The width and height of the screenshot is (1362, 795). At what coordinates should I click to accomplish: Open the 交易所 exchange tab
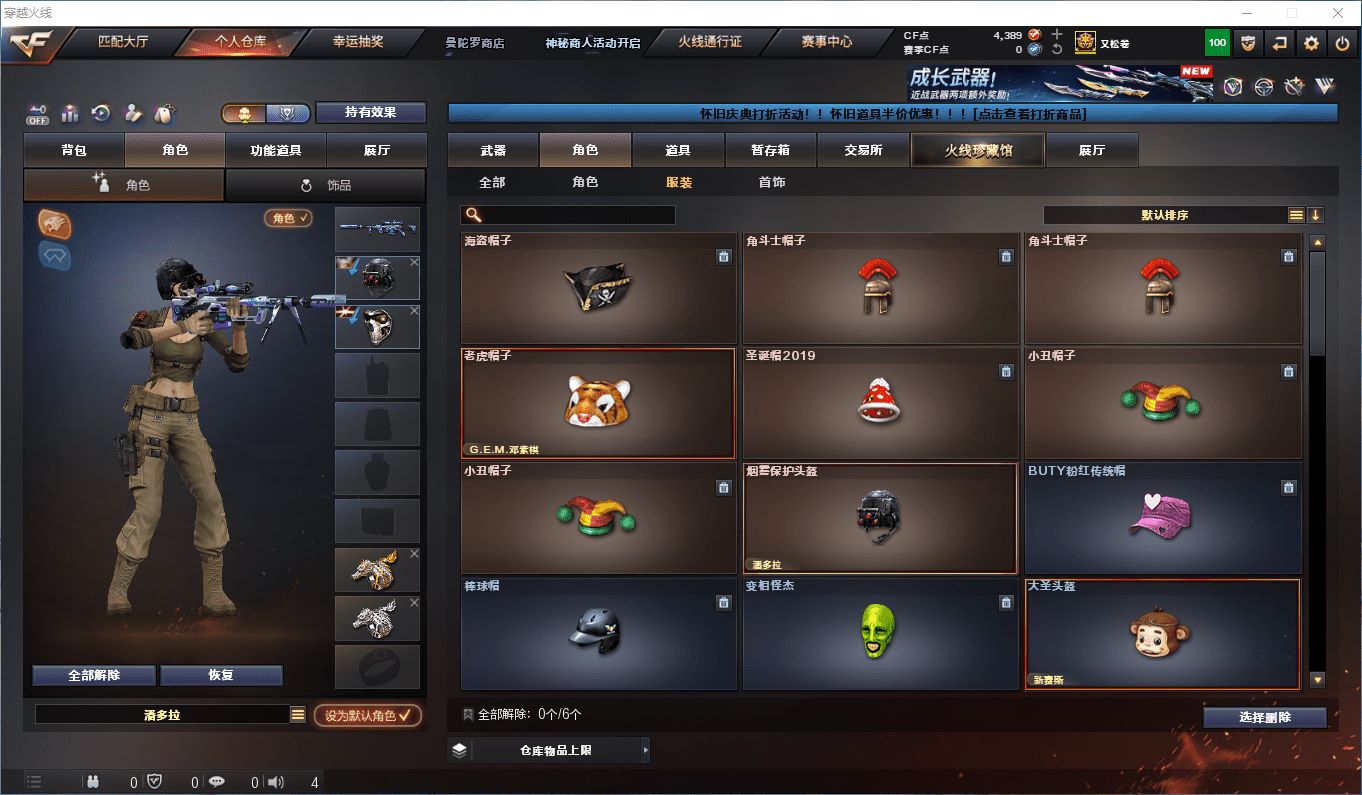point(863,150)
